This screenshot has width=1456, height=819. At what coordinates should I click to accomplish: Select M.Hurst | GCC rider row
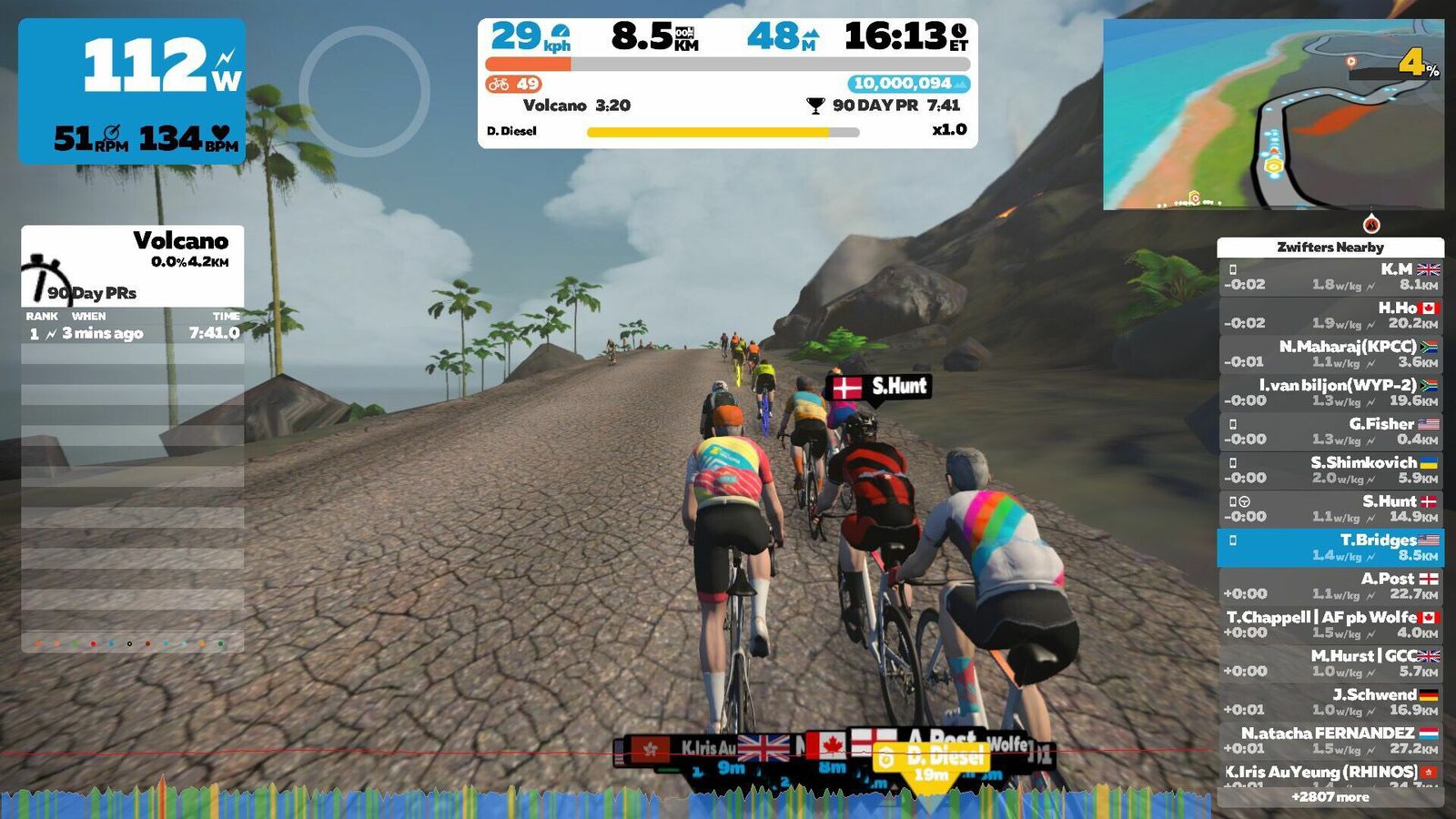[x=1330, y=663]
